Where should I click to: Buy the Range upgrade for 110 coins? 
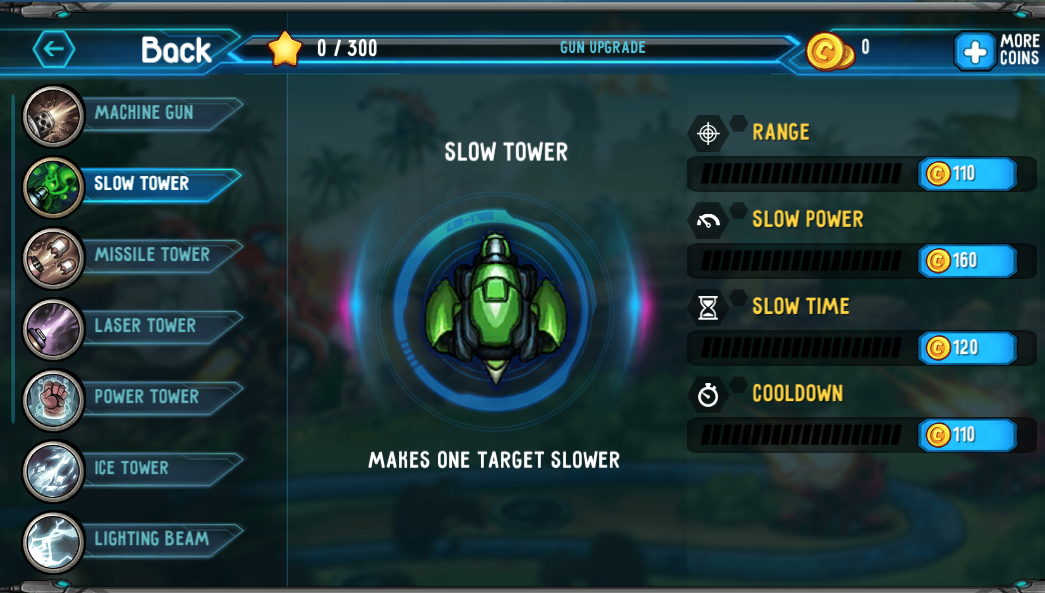967,174
